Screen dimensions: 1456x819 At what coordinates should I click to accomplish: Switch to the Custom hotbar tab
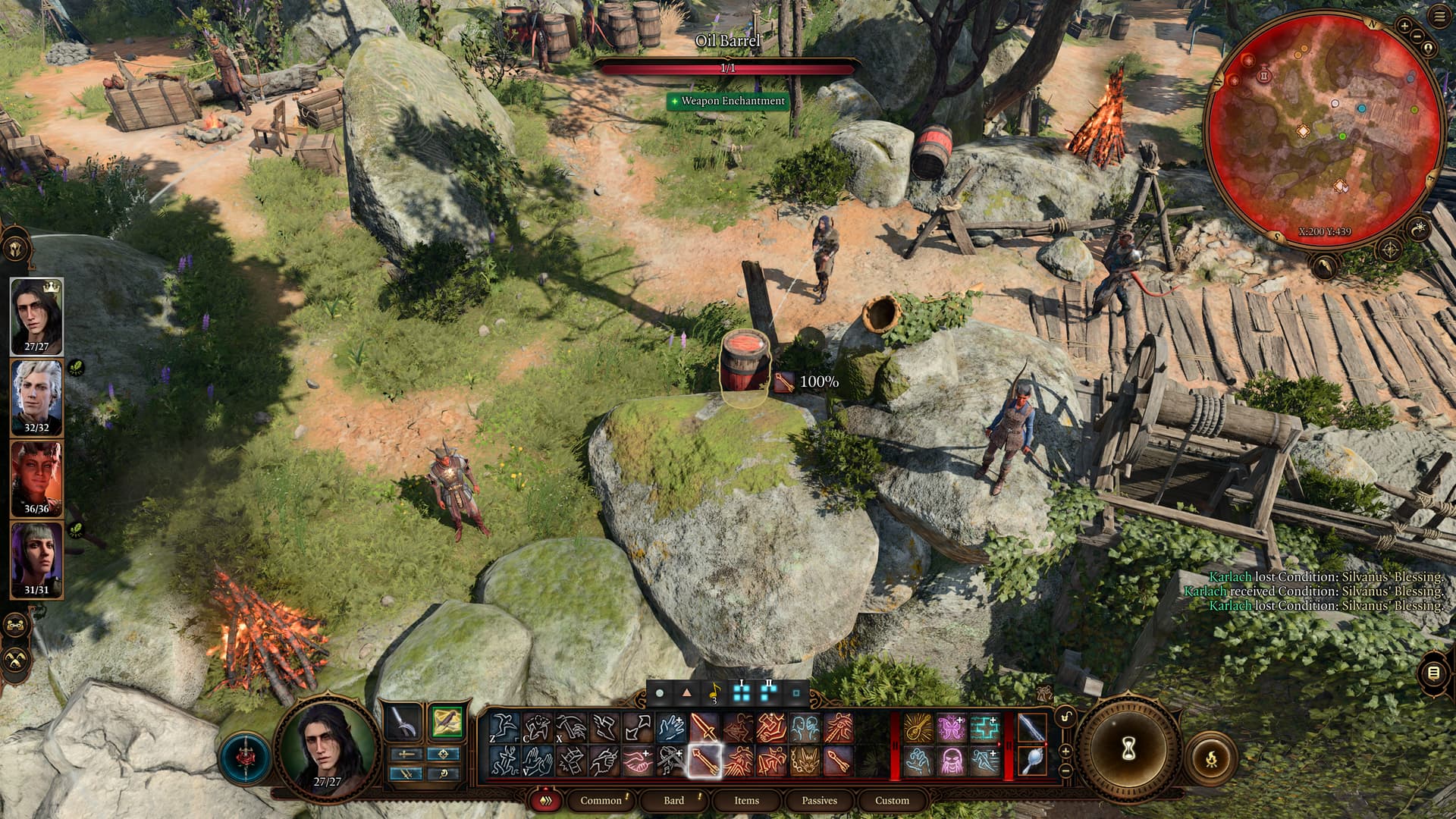(892, 800)
